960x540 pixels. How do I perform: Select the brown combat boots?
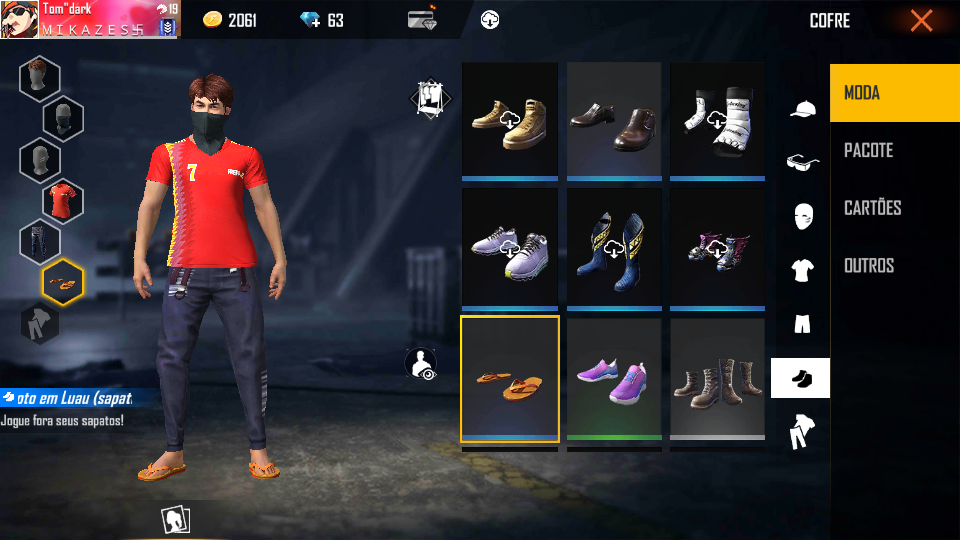(718, 378)
